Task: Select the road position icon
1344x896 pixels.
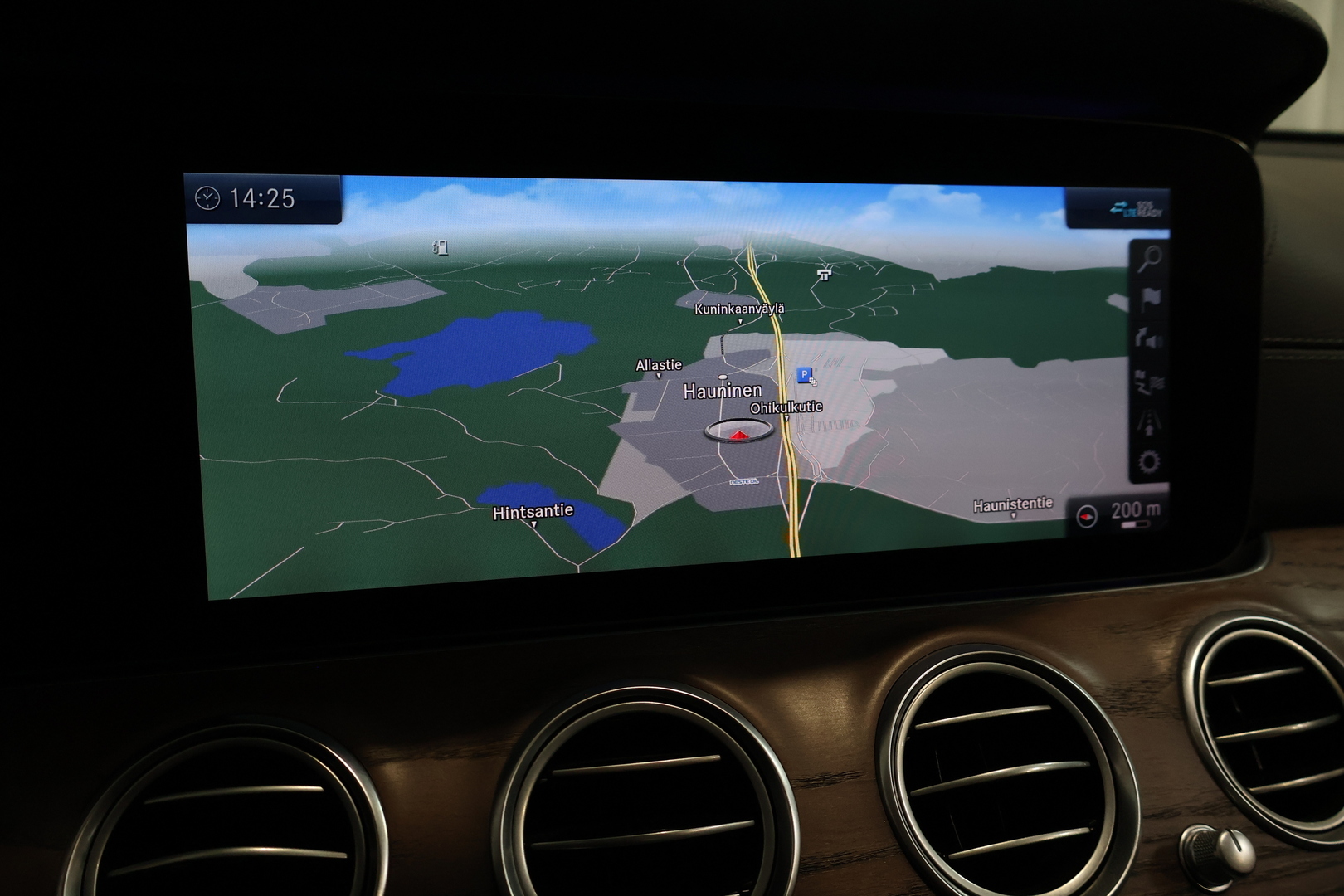Action: point(1149,422)
